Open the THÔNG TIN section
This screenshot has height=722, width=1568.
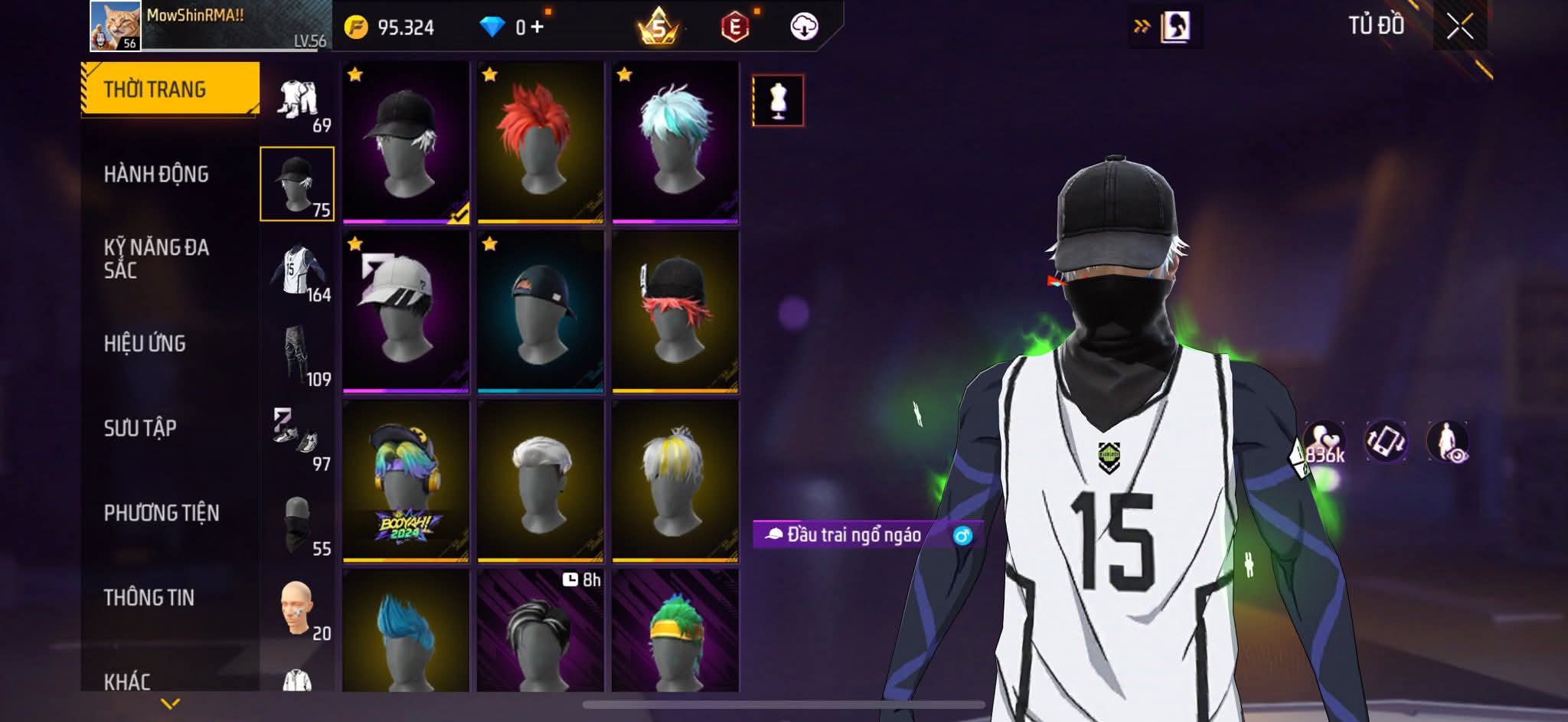pos(149,597)
